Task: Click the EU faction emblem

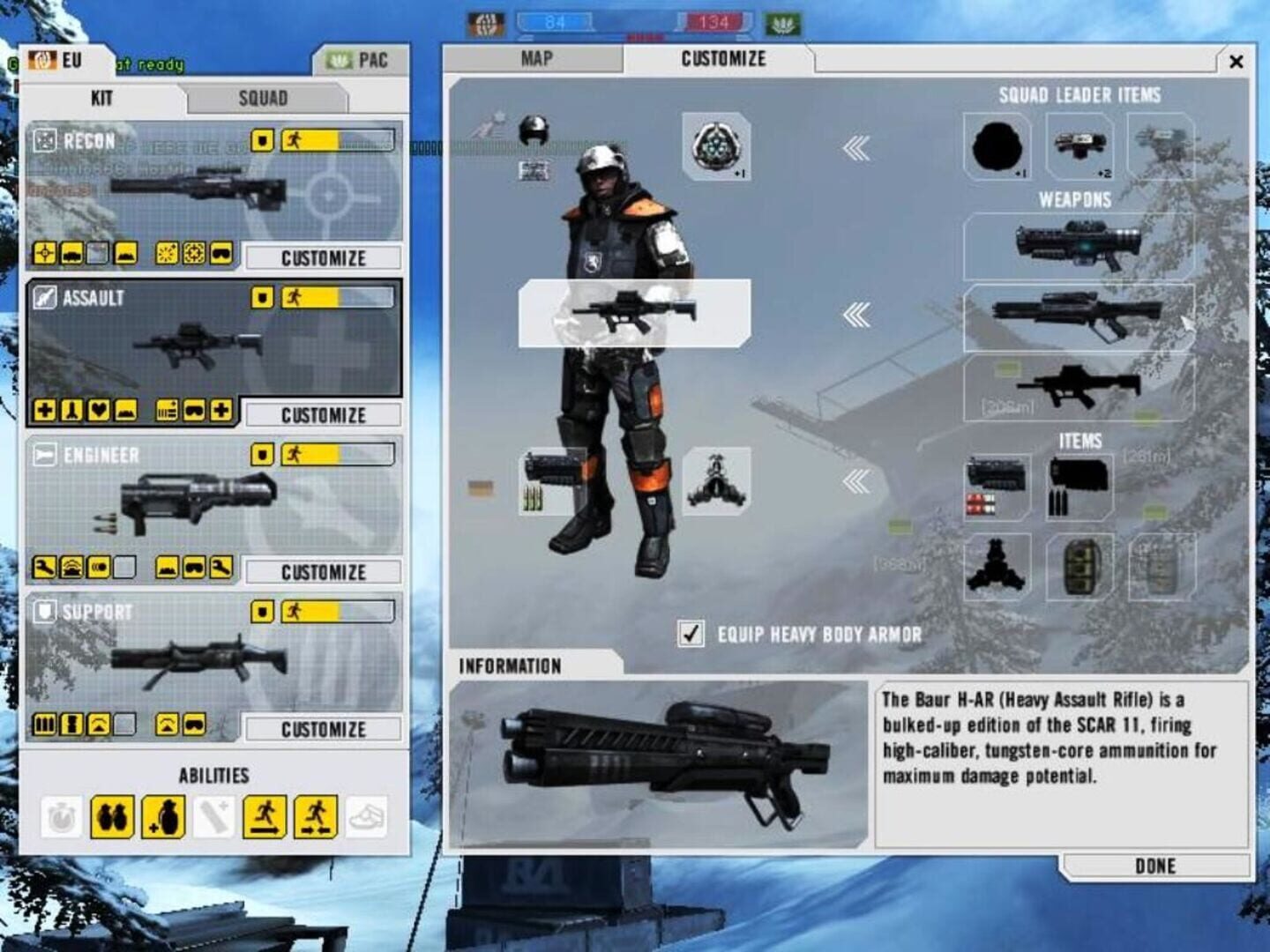Action: (x=41, y=61)
